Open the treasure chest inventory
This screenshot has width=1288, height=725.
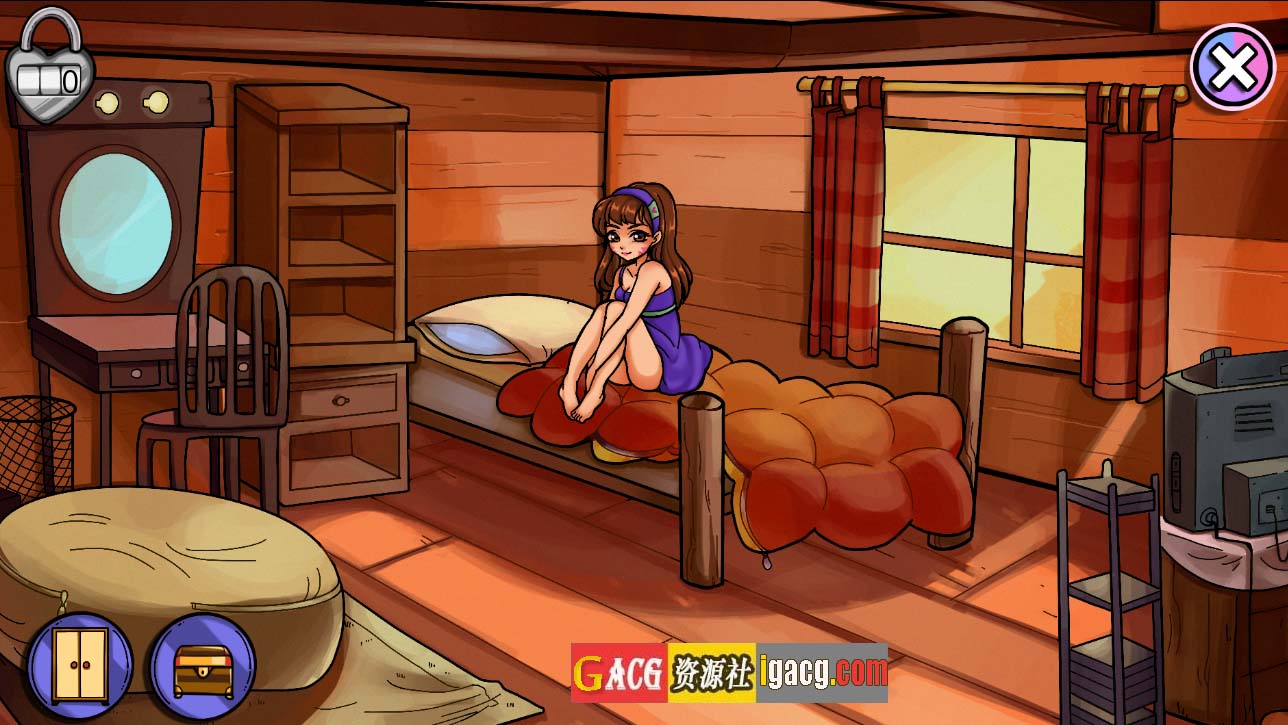point(202,667)
